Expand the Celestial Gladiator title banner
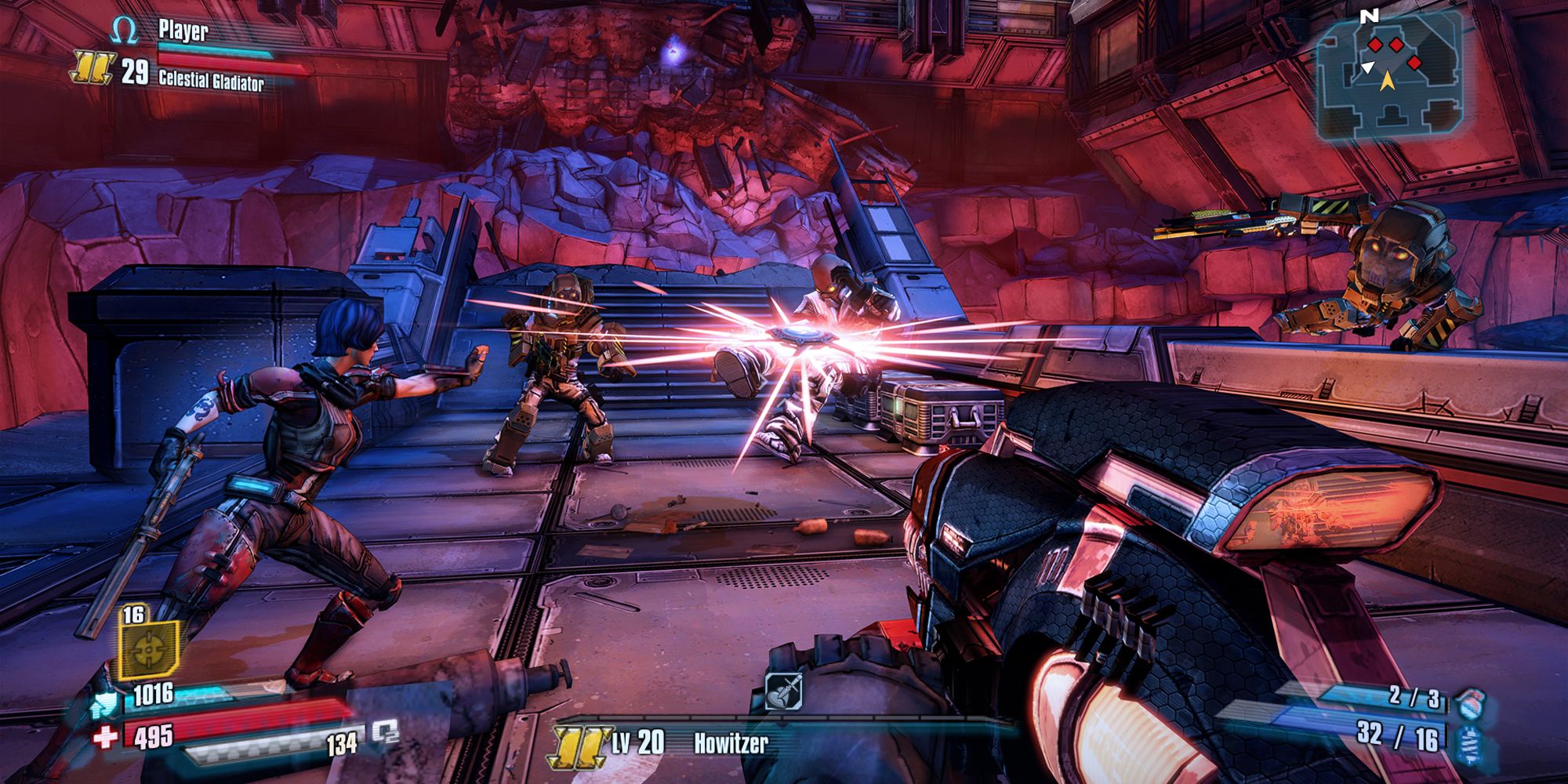This screenshot has height=784, width=1568. pyautogui.click(x=212, y=79)
